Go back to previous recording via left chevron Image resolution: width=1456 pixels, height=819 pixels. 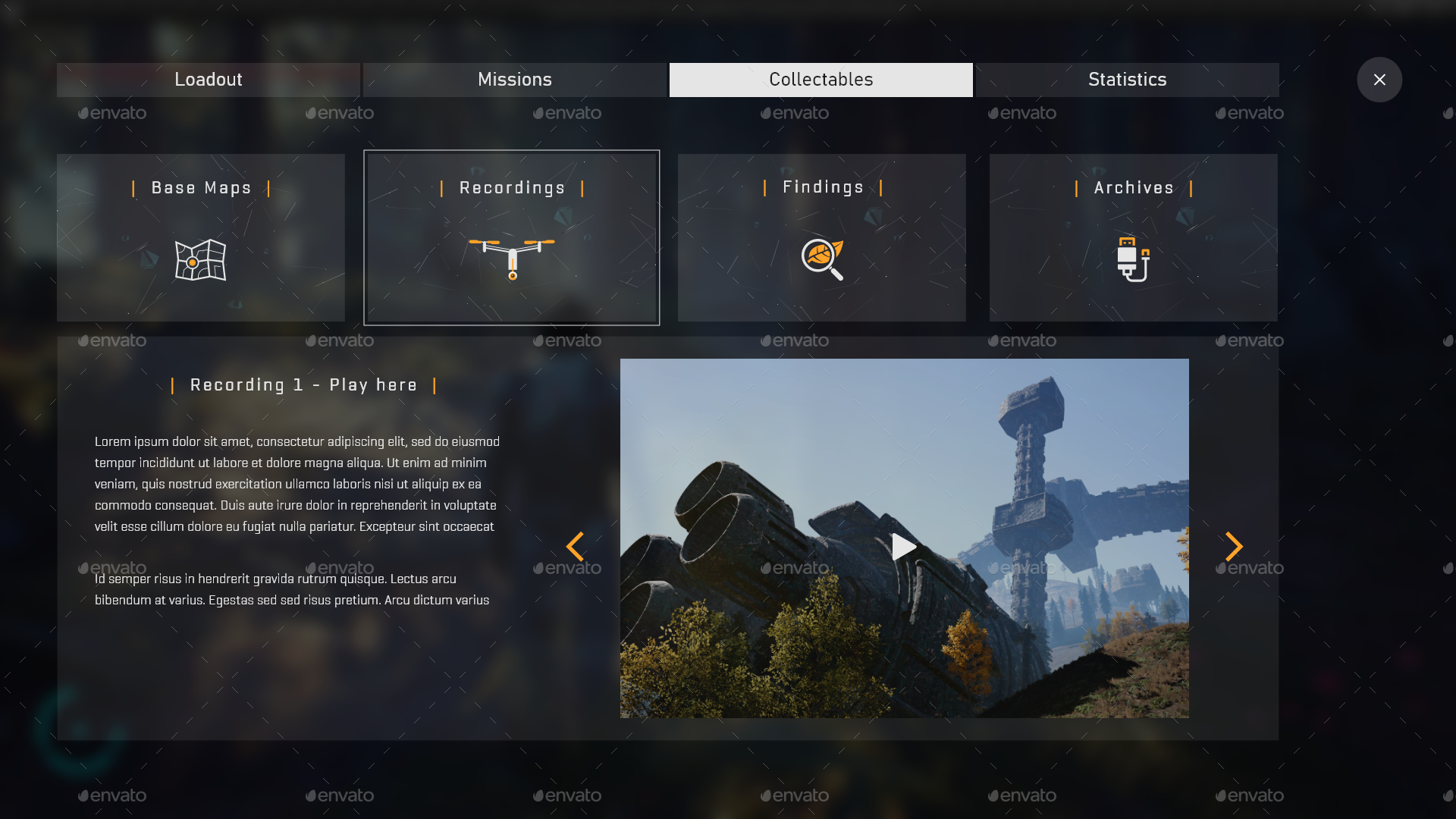coord(576,546)
